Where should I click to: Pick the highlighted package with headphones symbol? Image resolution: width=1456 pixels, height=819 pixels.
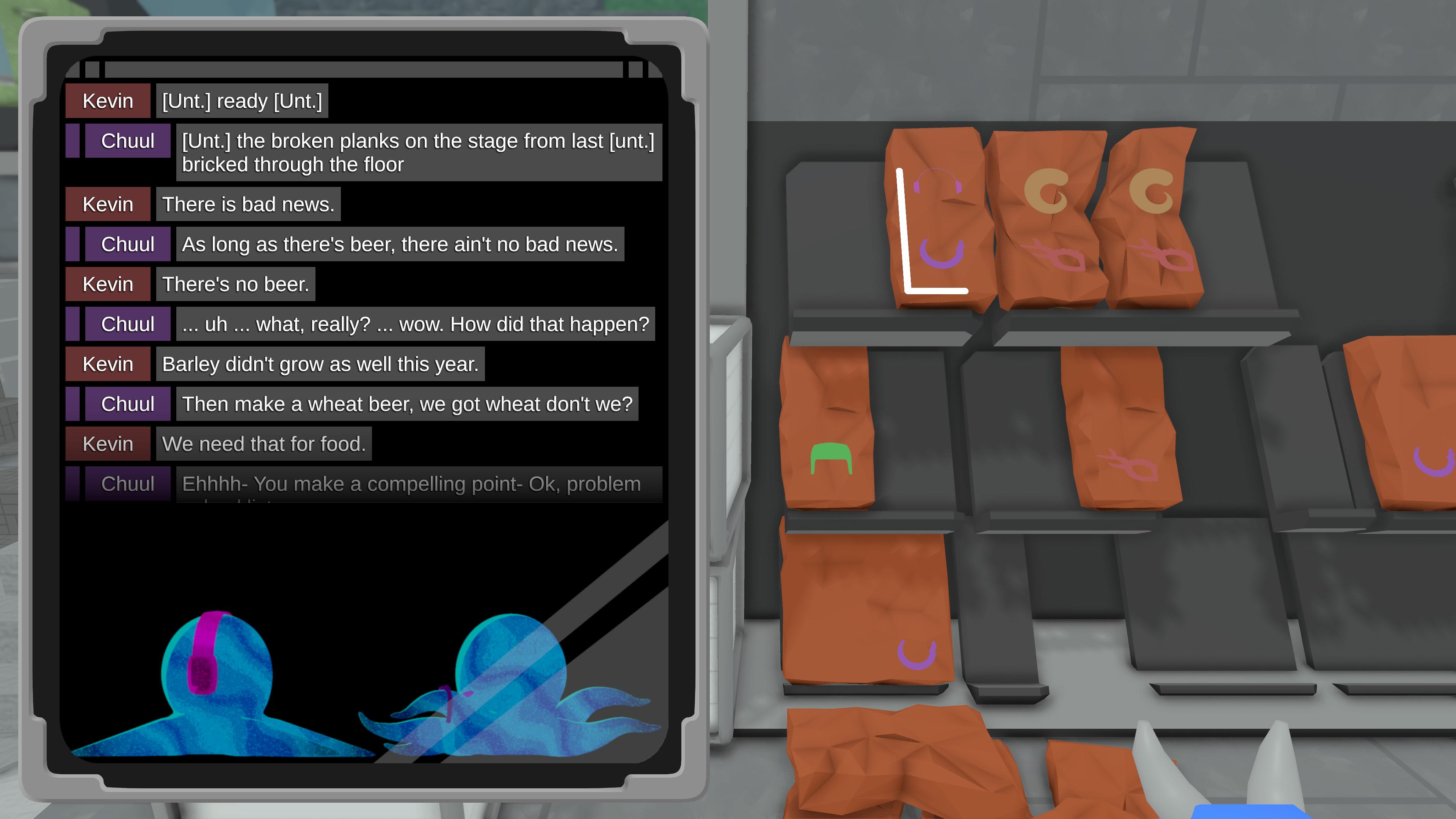click(x=938, y=220)
